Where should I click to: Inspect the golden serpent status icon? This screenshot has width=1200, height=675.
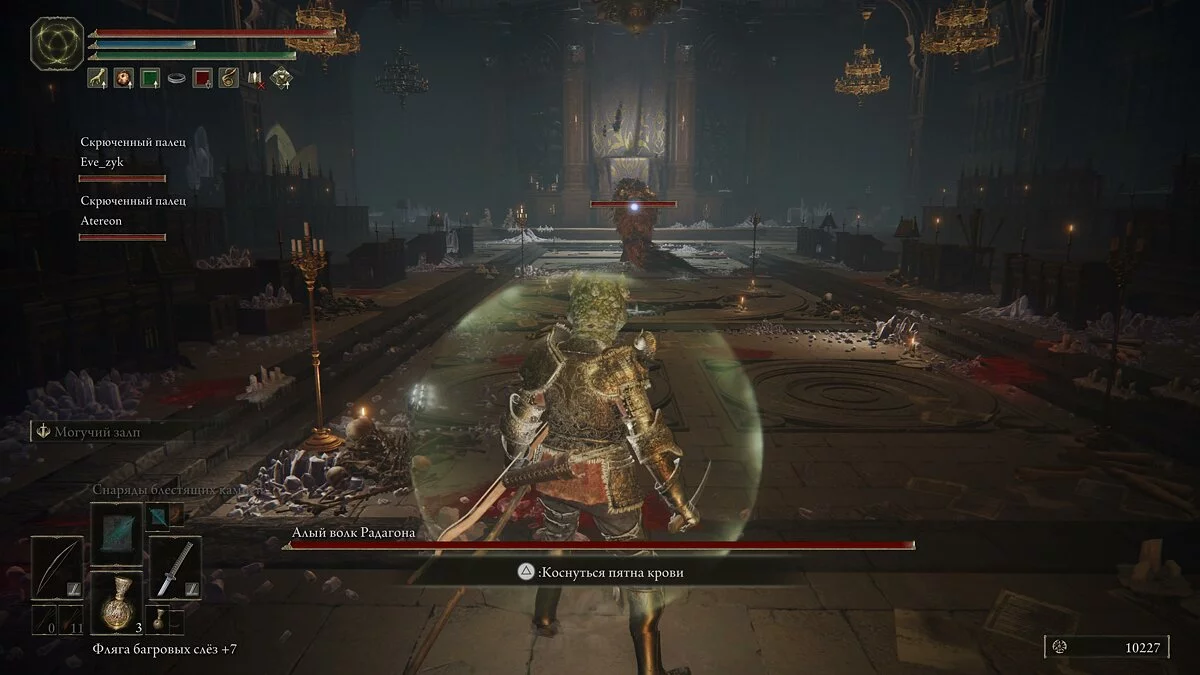[x=229, y=78]
